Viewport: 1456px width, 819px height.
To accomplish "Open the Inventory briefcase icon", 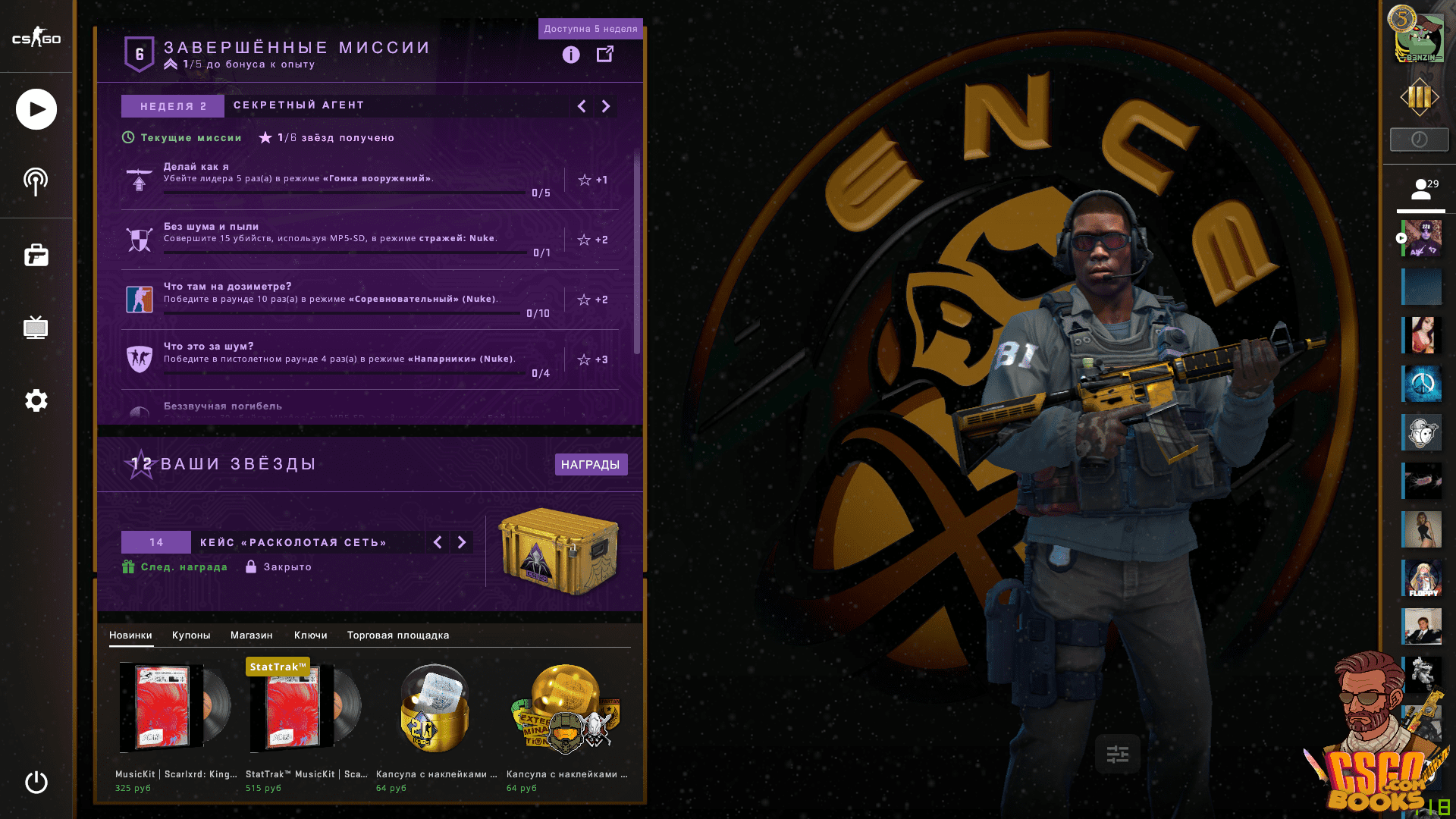I will click(35, 256).
